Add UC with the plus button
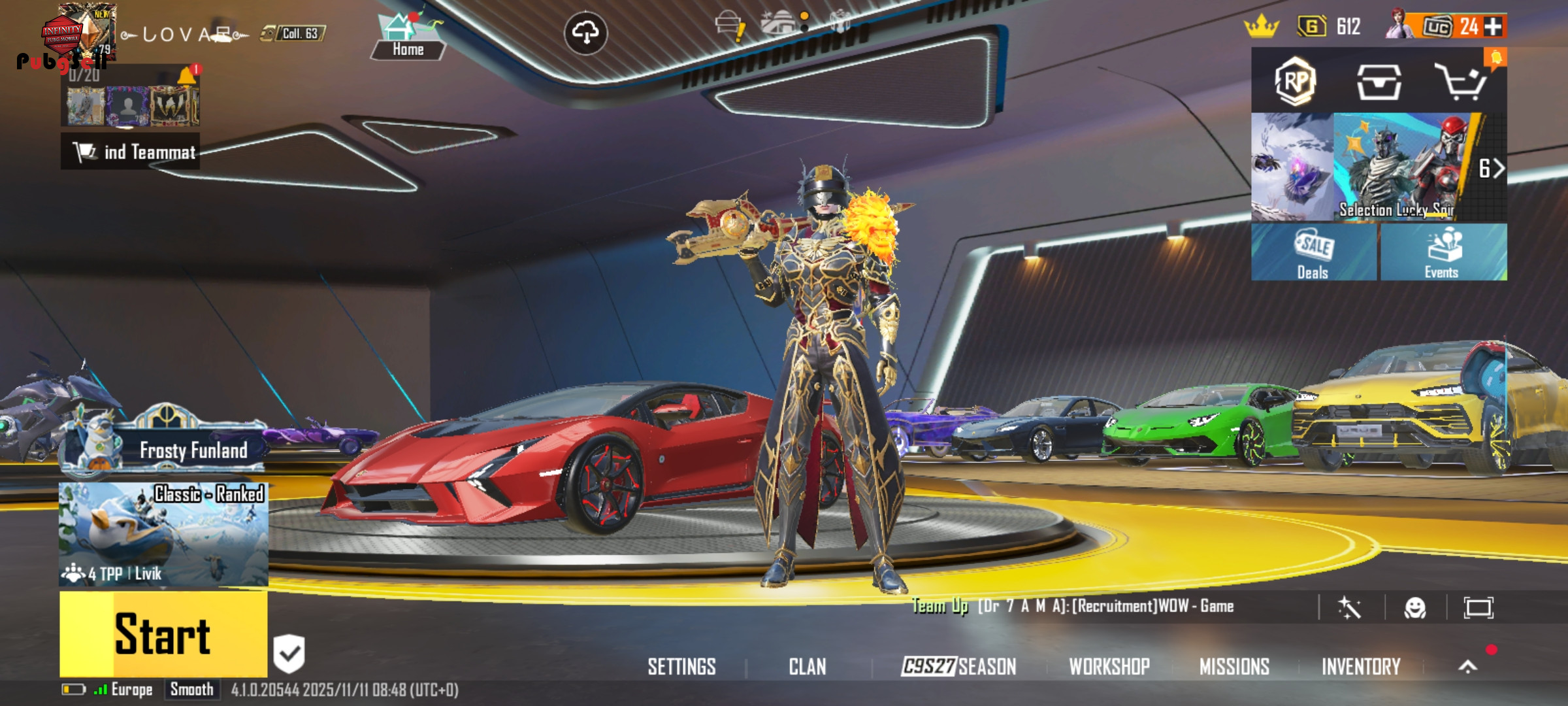Image resolution: width=1568 pixels, height=706 pixels. (x=1493, y=27)
